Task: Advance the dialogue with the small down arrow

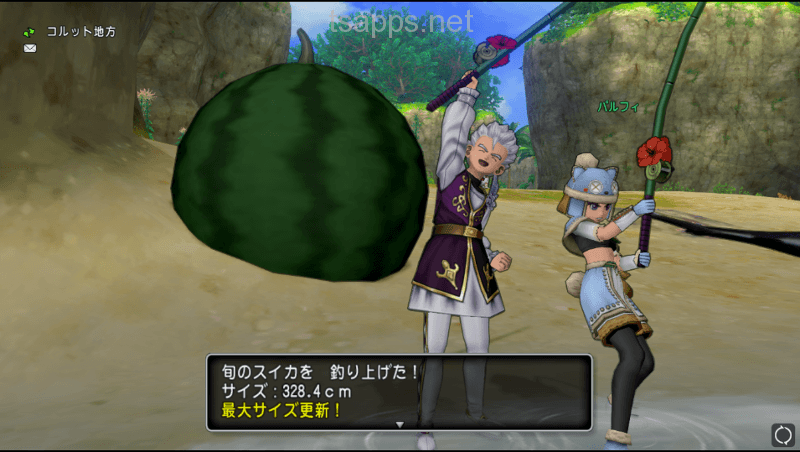Action: click(399, 425)
